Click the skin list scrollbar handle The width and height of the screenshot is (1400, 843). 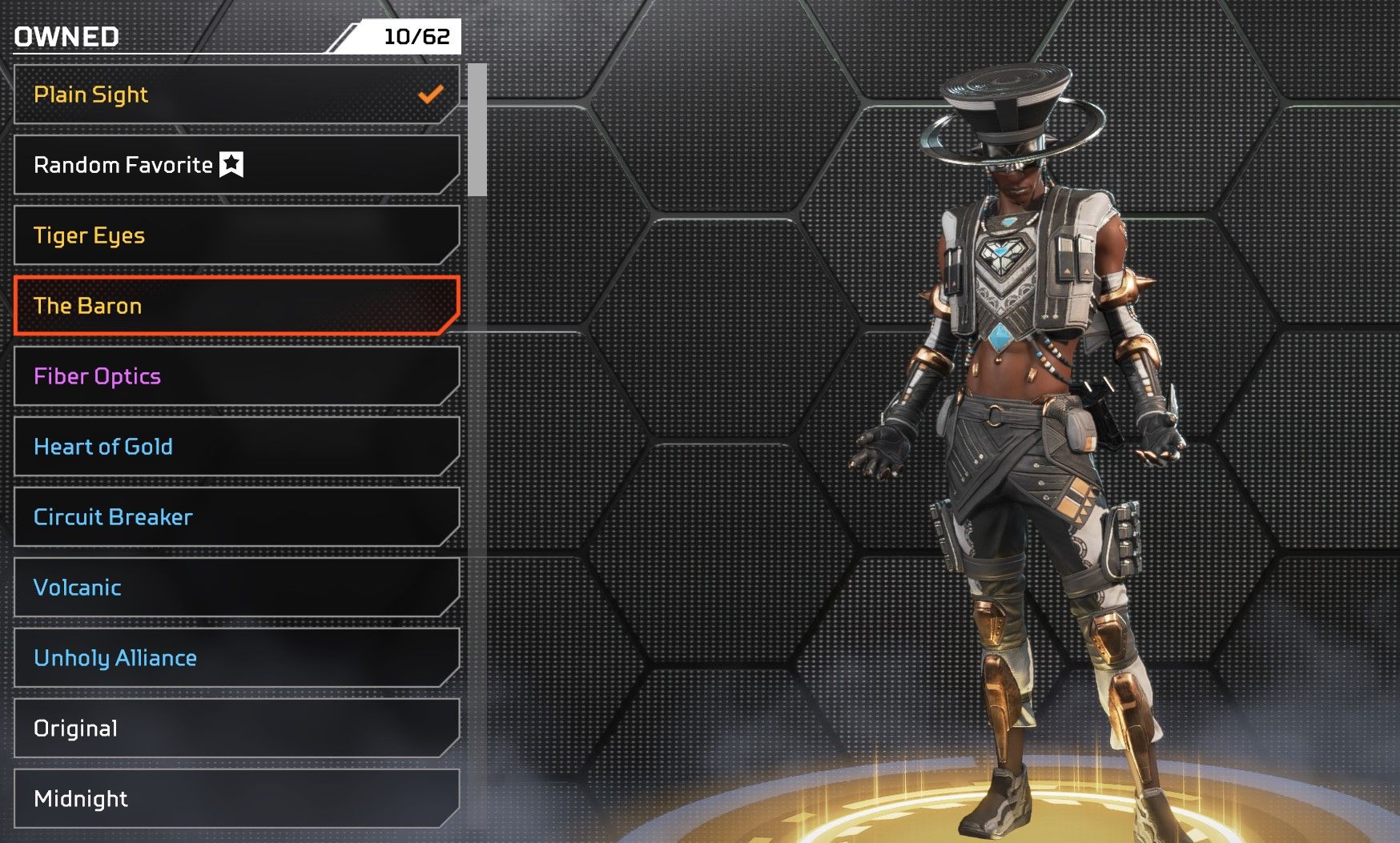pos(477,130)
